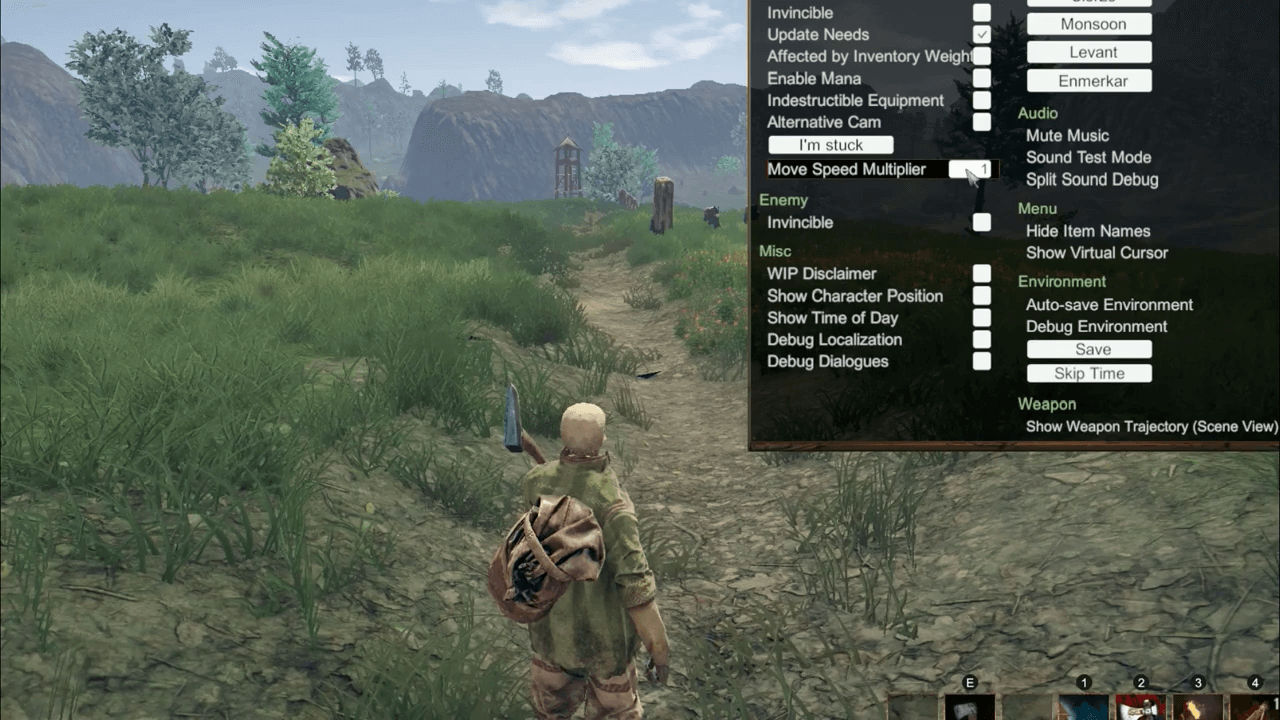
Task: Enable Show Character Position
Action: pos(982,296)
